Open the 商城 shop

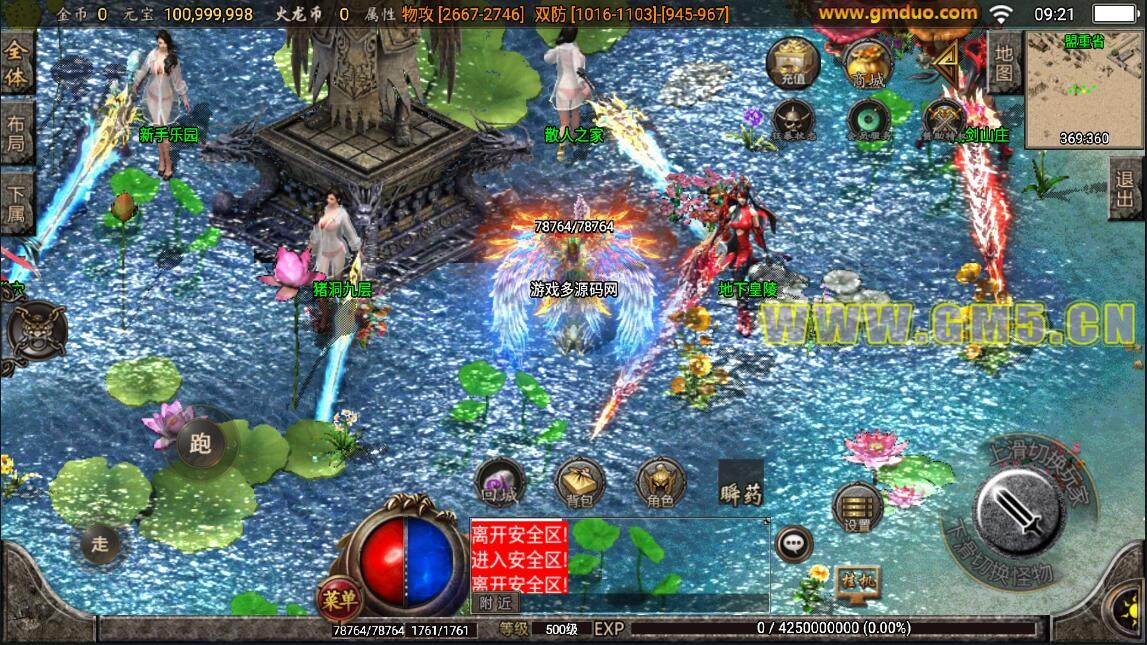pyautogui.click(x=866, y=62)
